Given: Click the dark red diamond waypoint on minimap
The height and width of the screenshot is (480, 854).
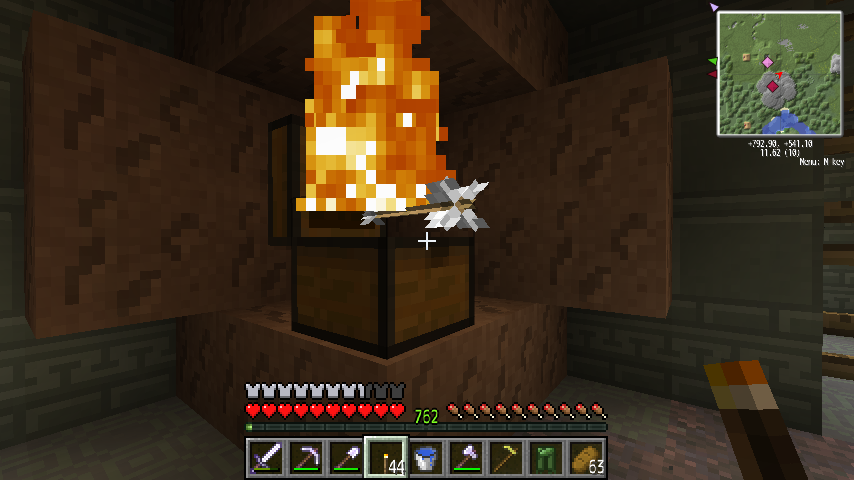Looking at the screenshot, I should pos(772,87).
